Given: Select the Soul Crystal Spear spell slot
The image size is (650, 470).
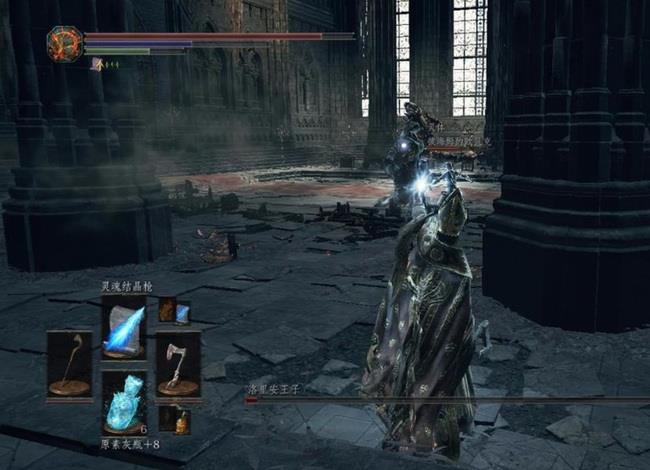Looking at the screenshot, I should (124, 328).
